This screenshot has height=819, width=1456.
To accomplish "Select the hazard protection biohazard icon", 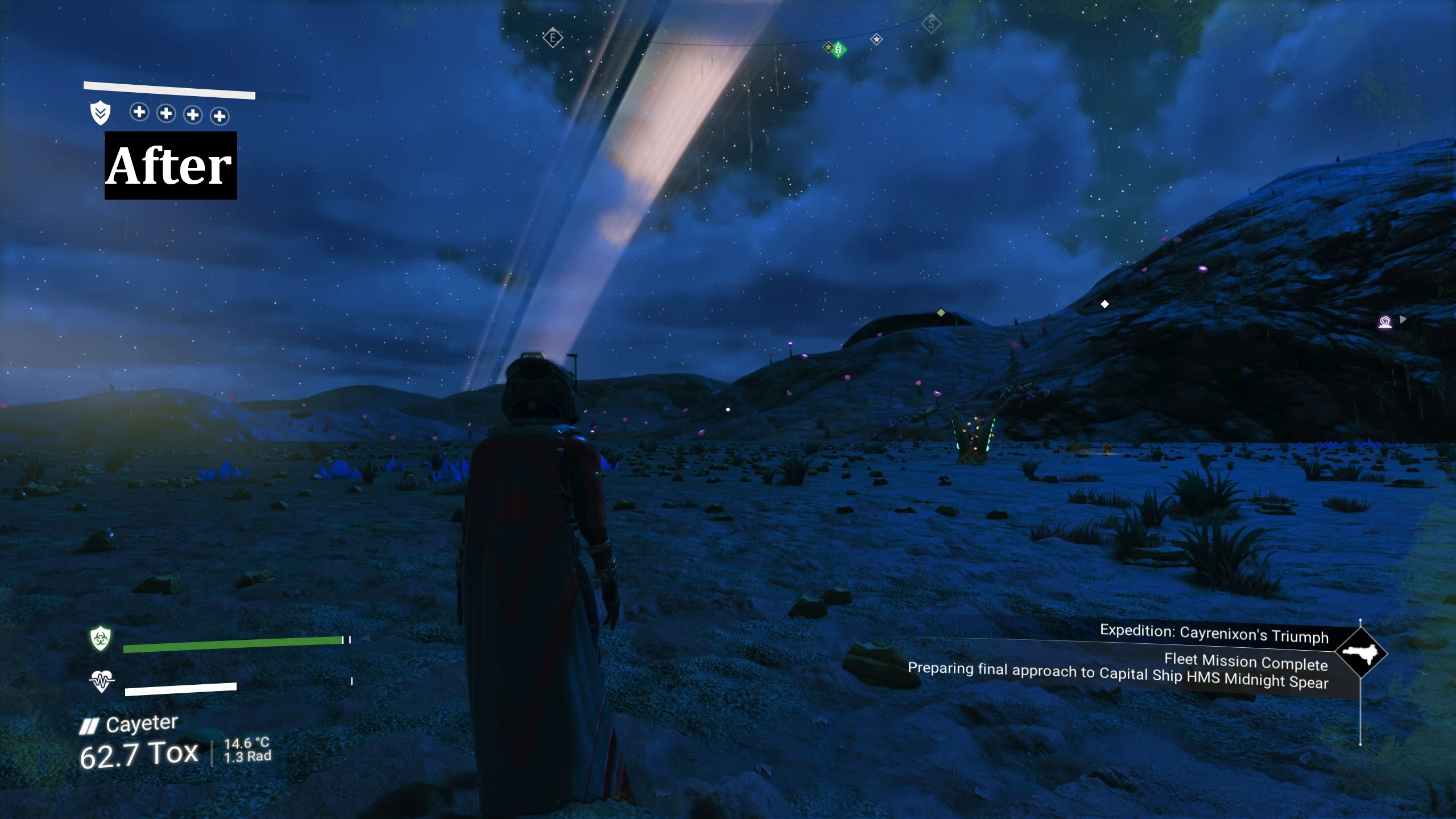I will coord(101,639).
